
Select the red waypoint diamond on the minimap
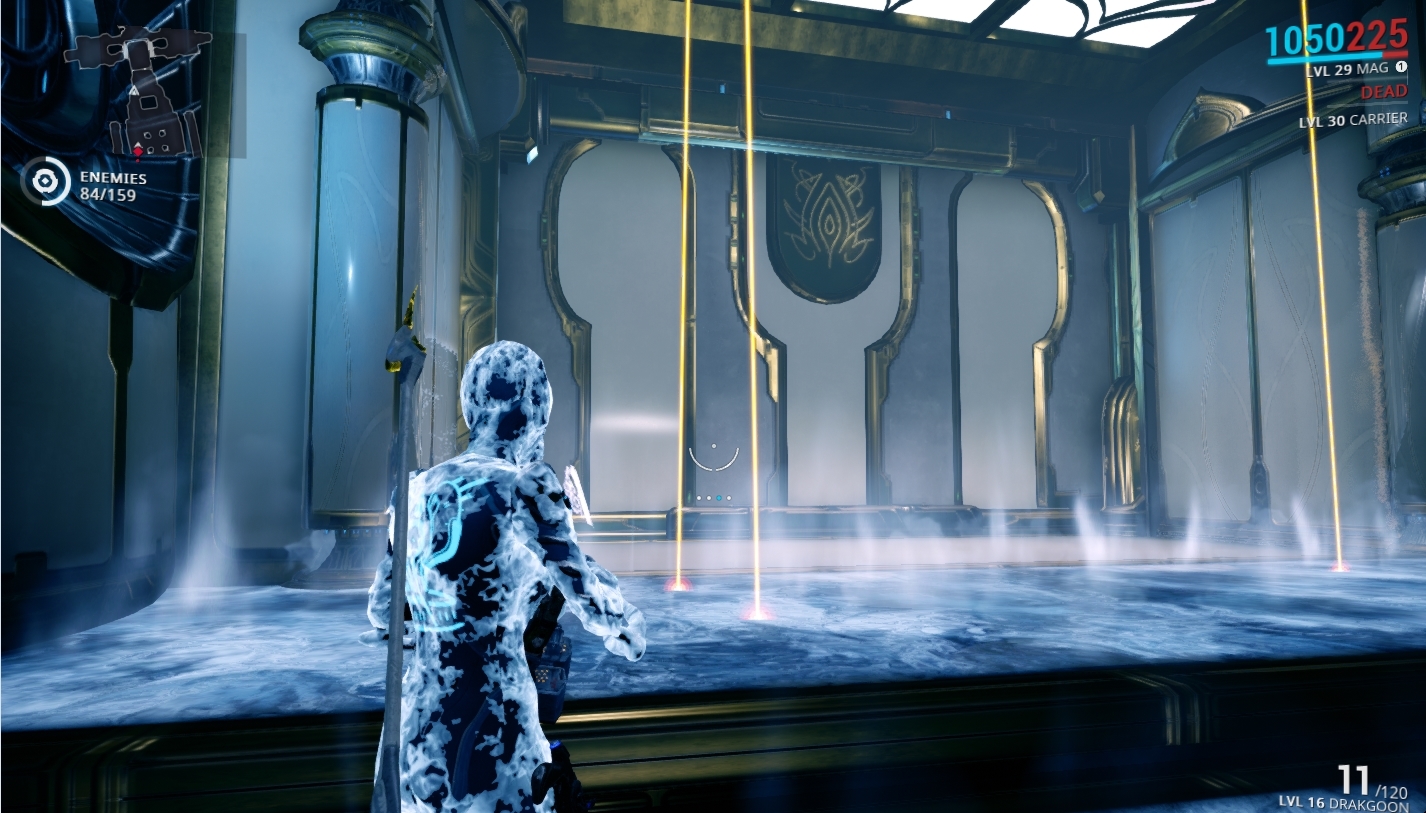coord(138,153)
